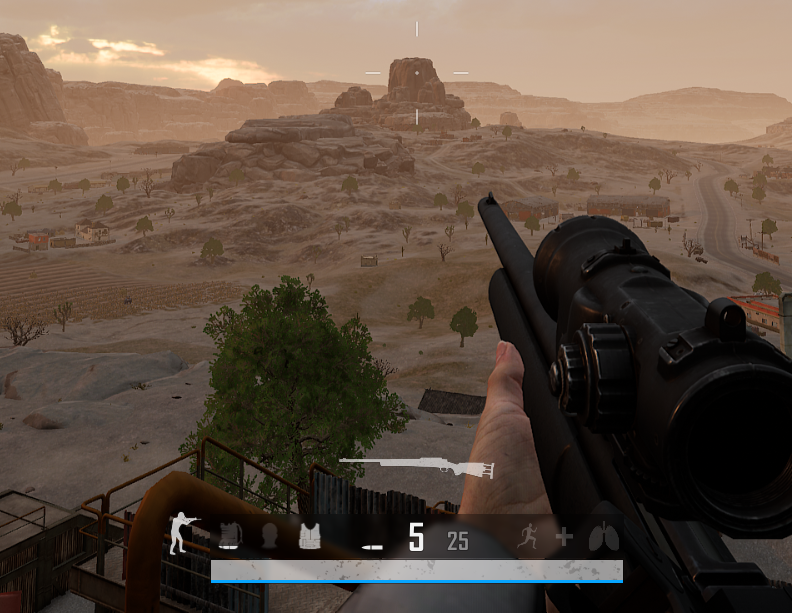Click the standing stance soldier icon
The height and width of the screenshot is (613, 792).
pos(183,533)
